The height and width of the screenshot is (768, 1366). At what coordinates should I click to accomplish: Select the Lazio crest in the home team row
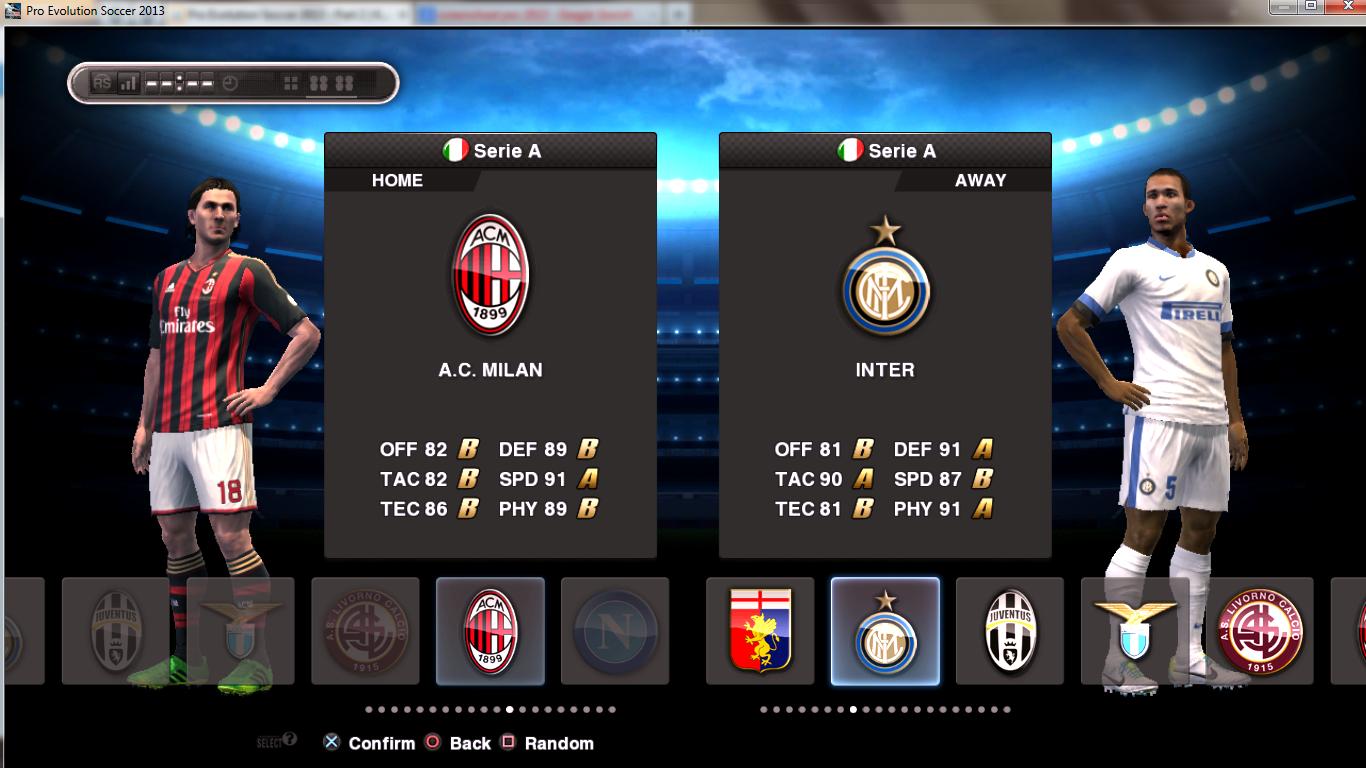241,631
